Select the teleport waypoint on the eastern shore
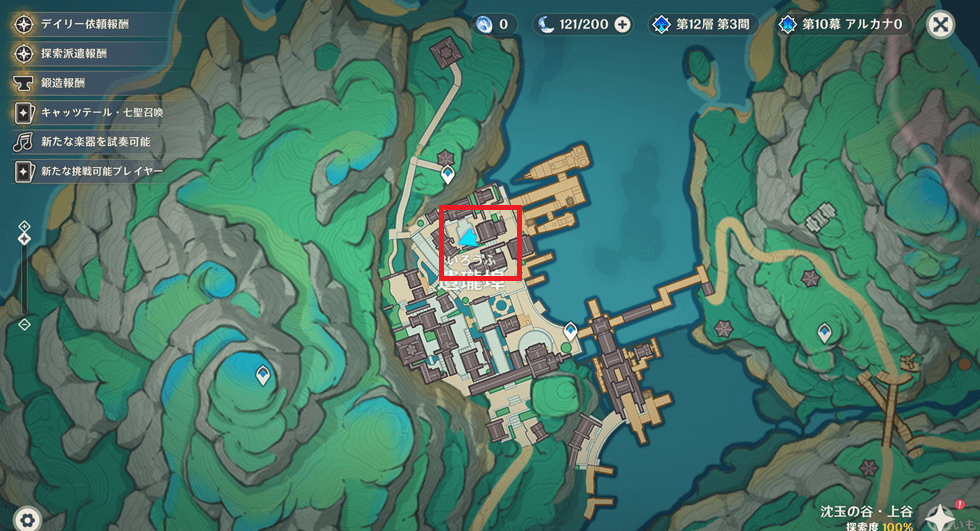This screenshot has width=980, height=531. pos(824,332)
